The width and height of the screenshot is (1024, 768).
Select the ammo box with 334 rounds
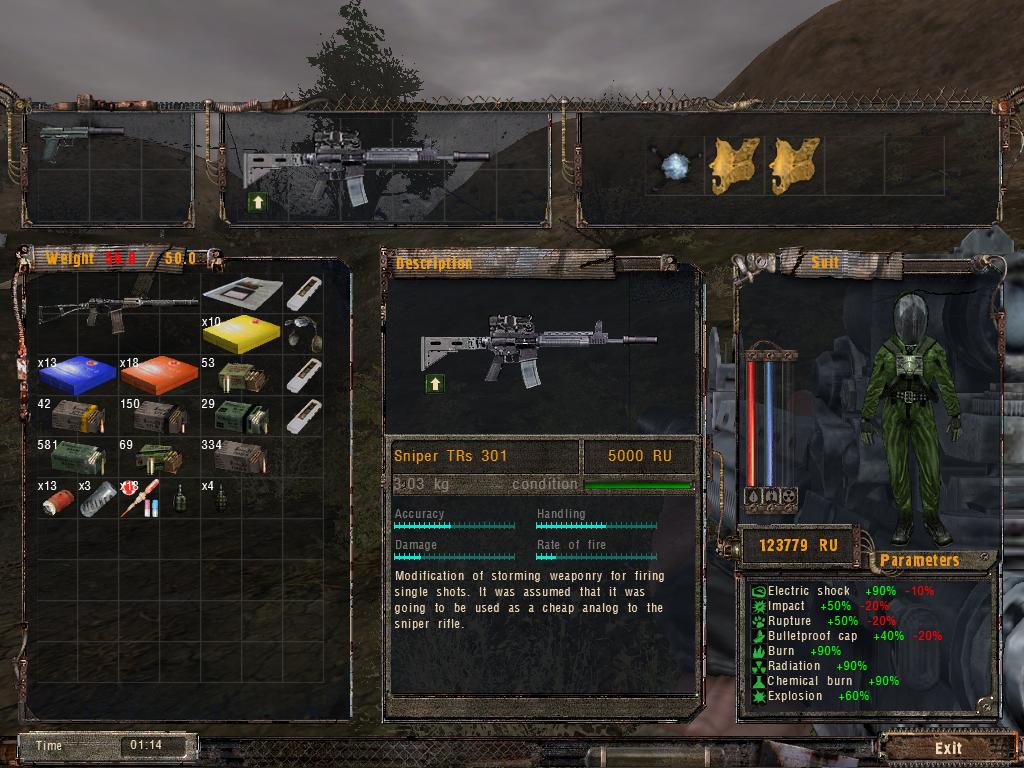pyautogui.click(x=241, y=456)
